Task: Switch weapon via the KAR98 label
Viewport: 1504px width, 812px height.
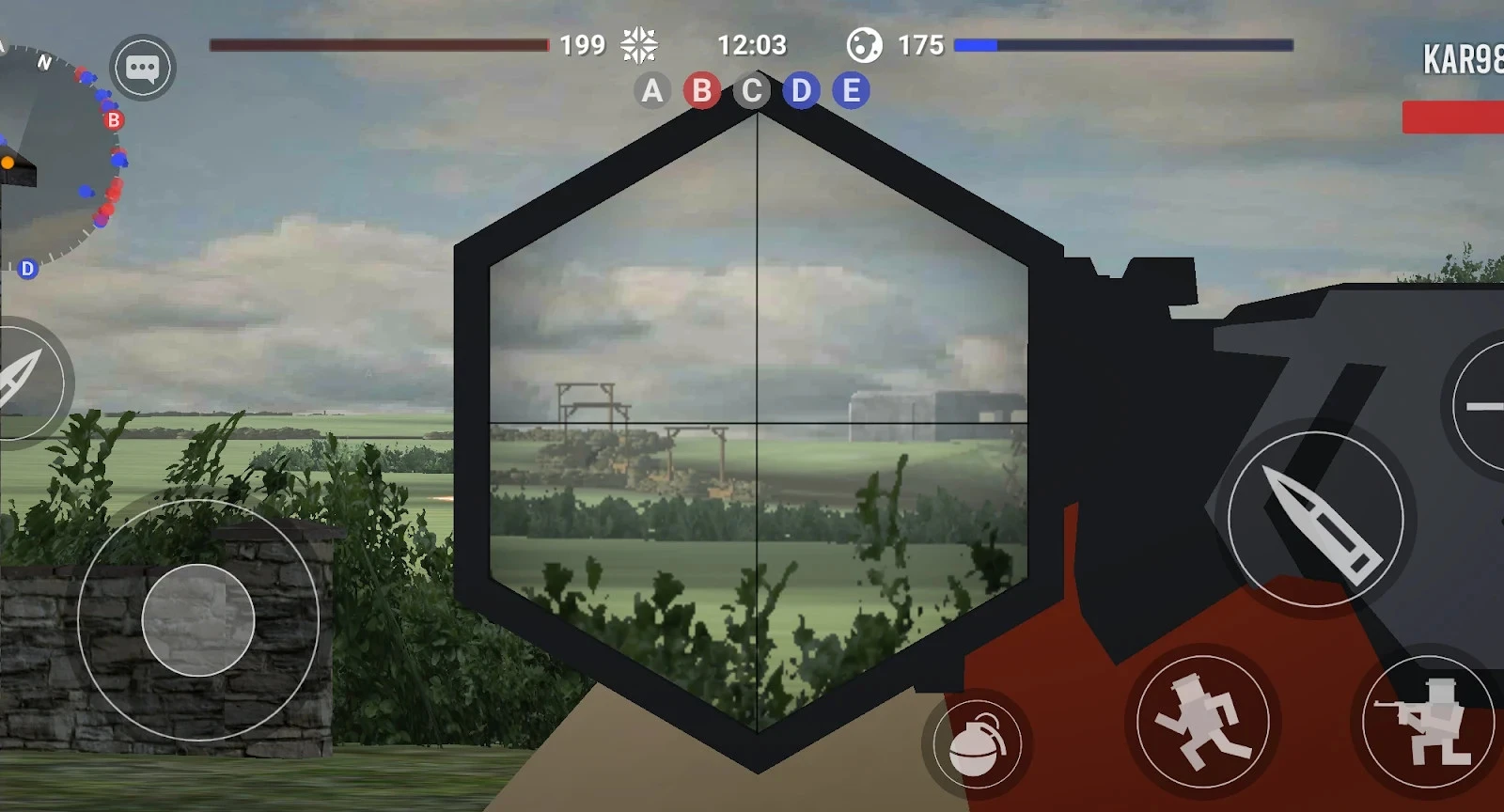Action: (x=1462, y=60)
